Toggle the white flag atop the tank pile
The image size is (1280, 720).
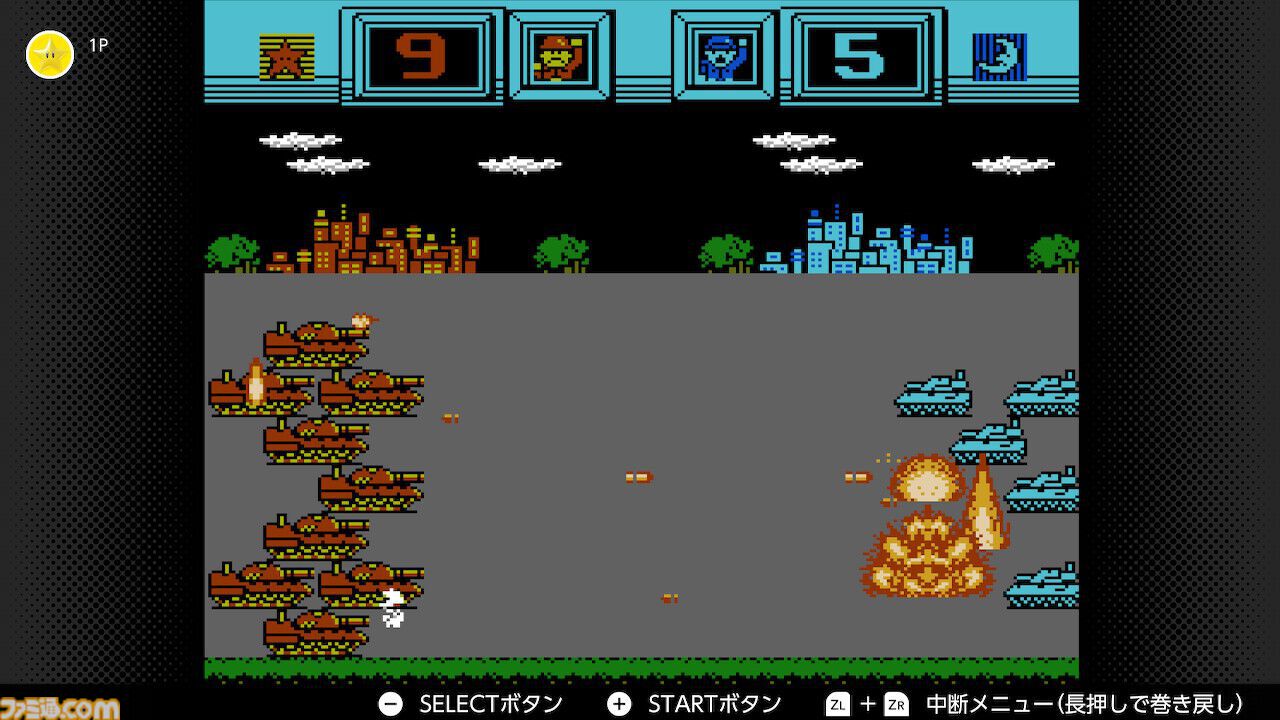pos(361,320)
